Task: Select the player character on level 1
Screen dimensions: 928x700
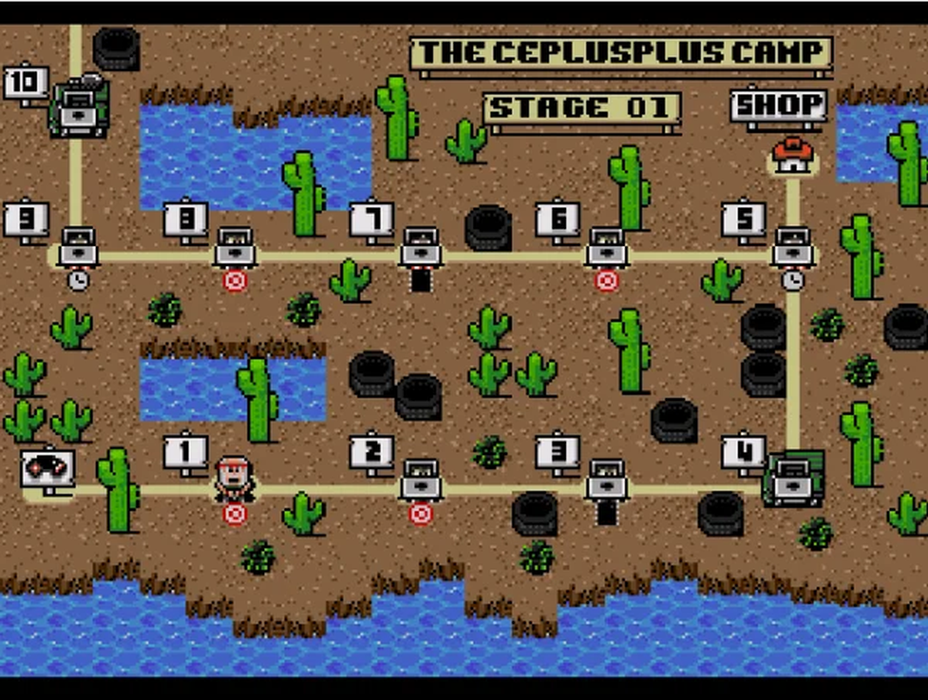Action: (235, 477)
